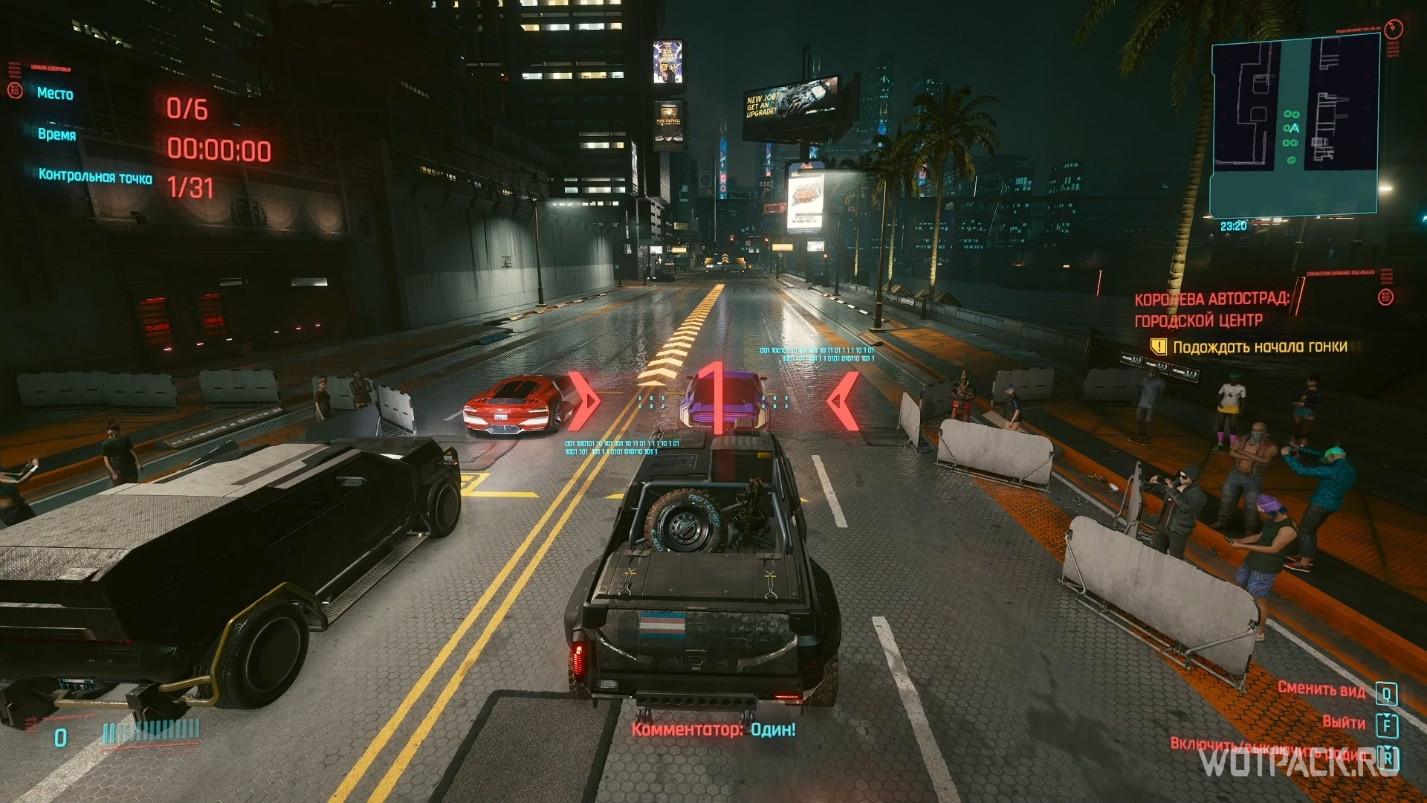Click the red circular icon beside quest title

coord(1384,297)
